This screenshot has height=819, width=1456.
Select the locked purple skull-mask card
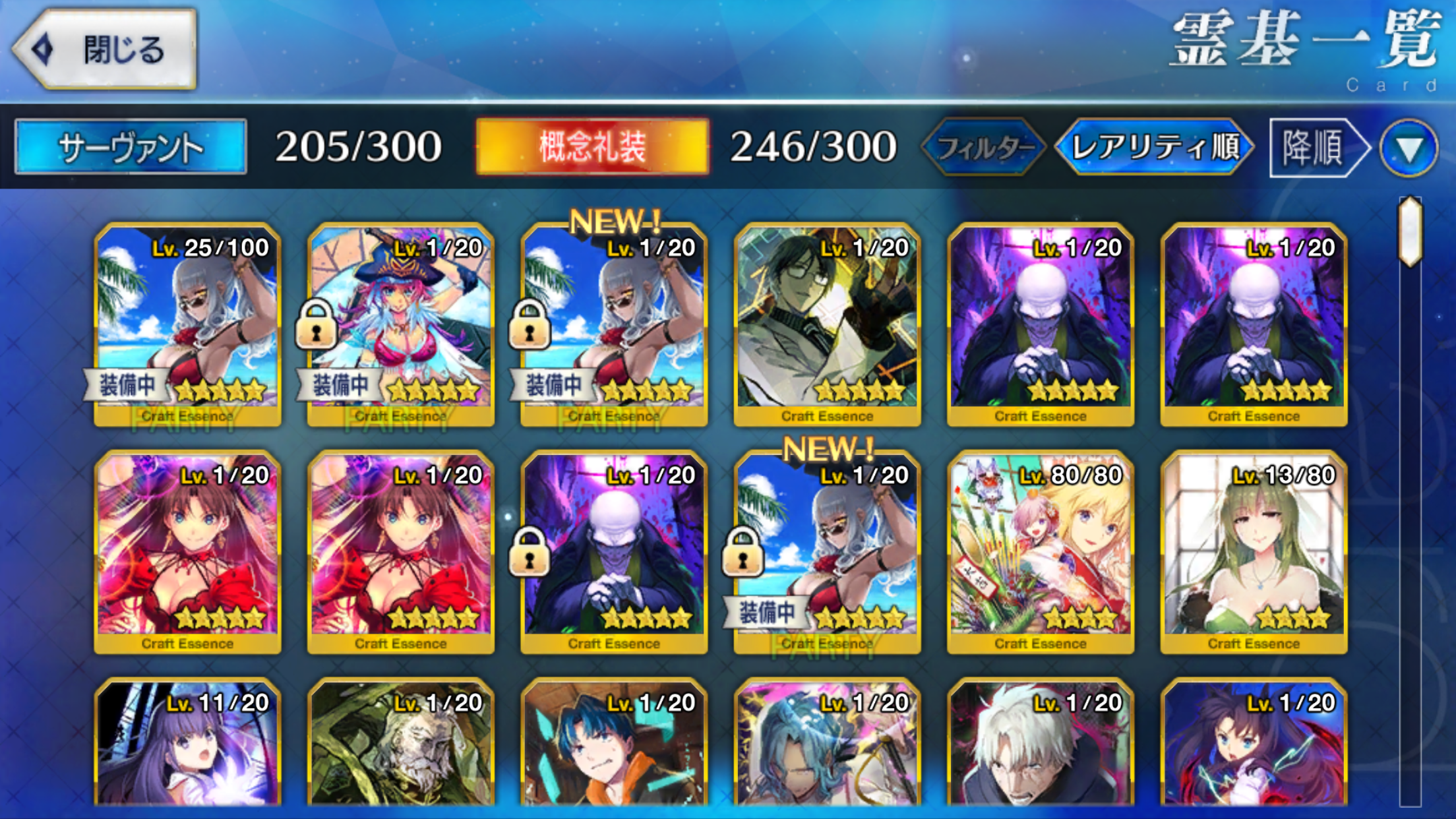[614, 552]
